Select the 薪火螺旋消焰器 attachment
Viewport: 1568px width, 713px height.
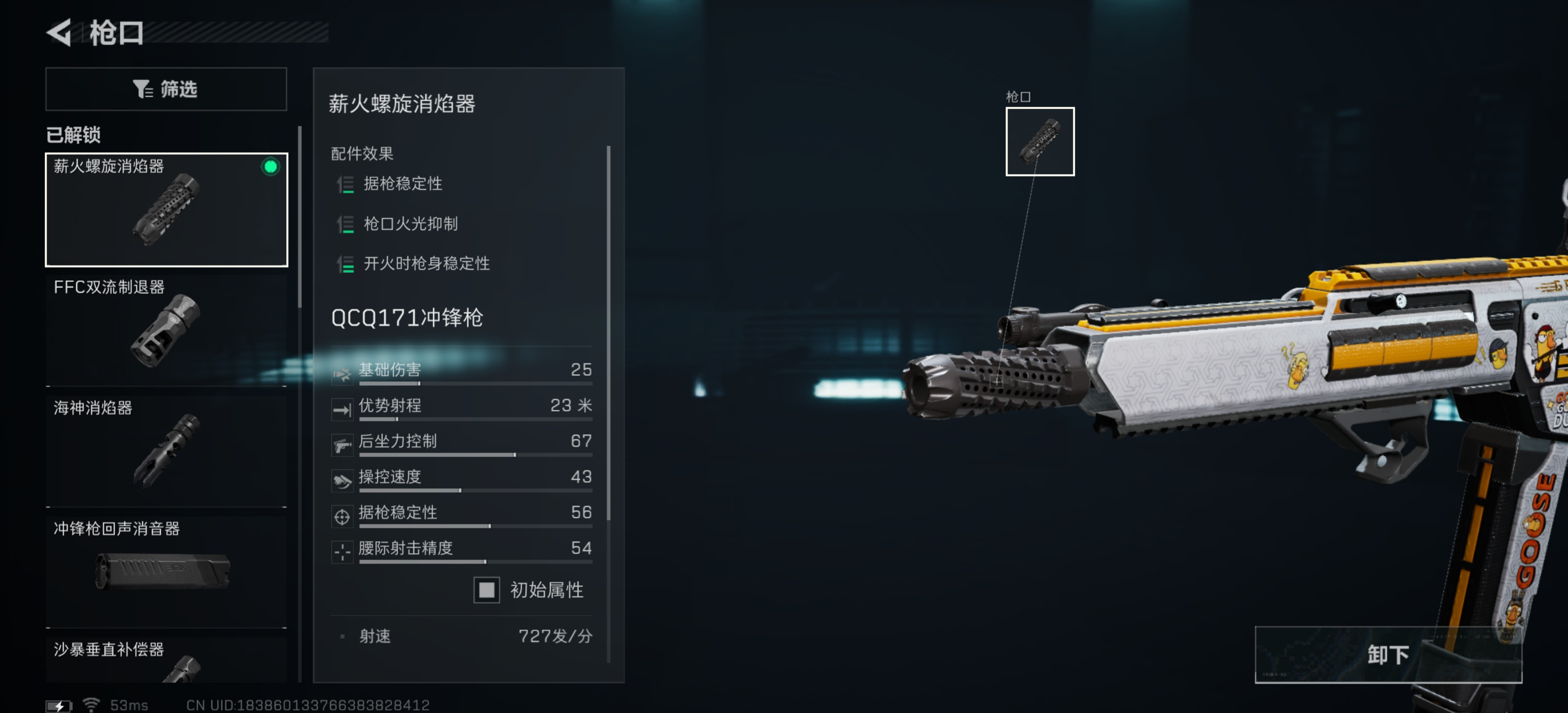click(x=166, y=209)
